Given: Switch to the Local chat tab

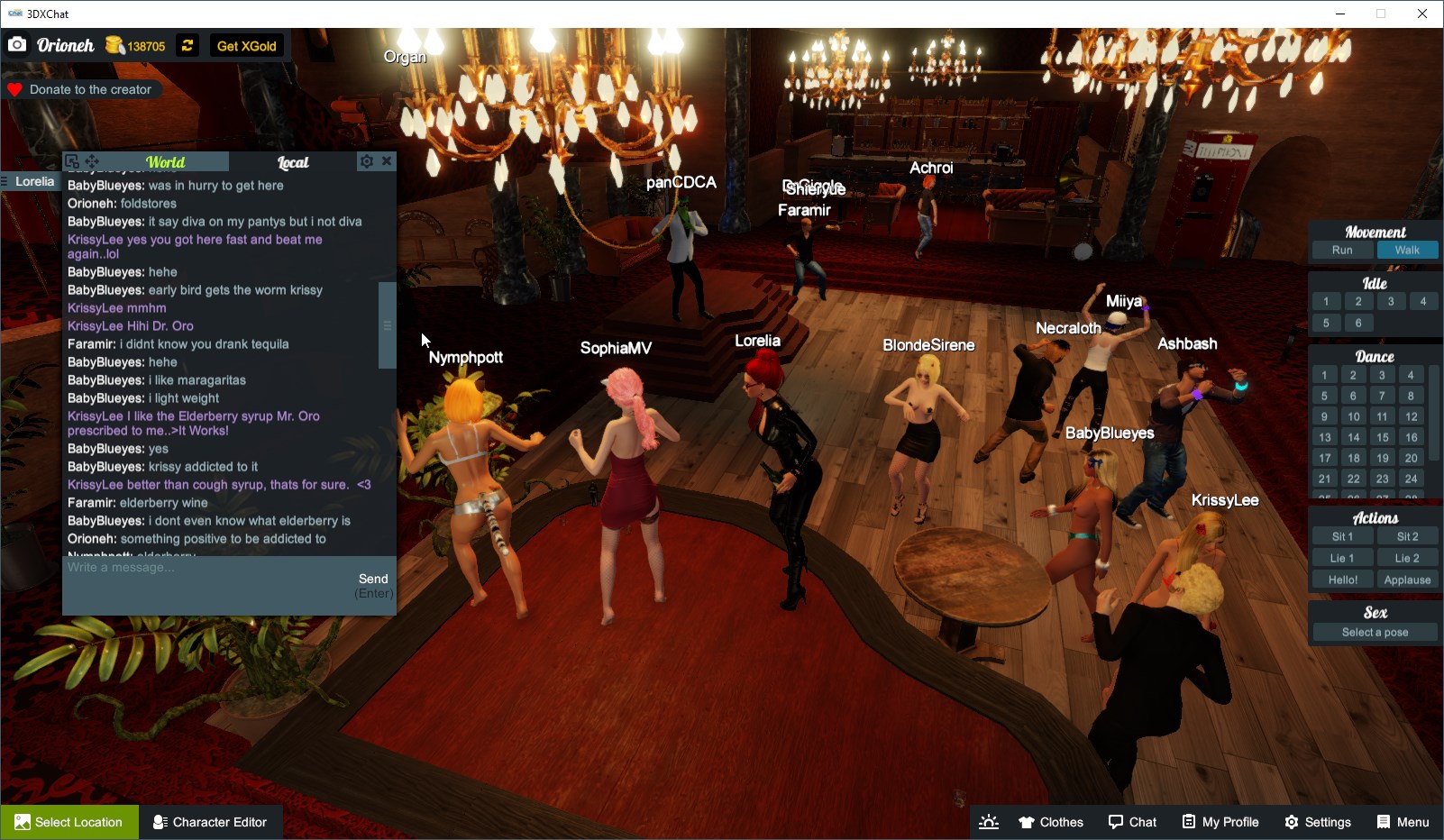Looking at the screenshot, I should click(x=293, y=162).
